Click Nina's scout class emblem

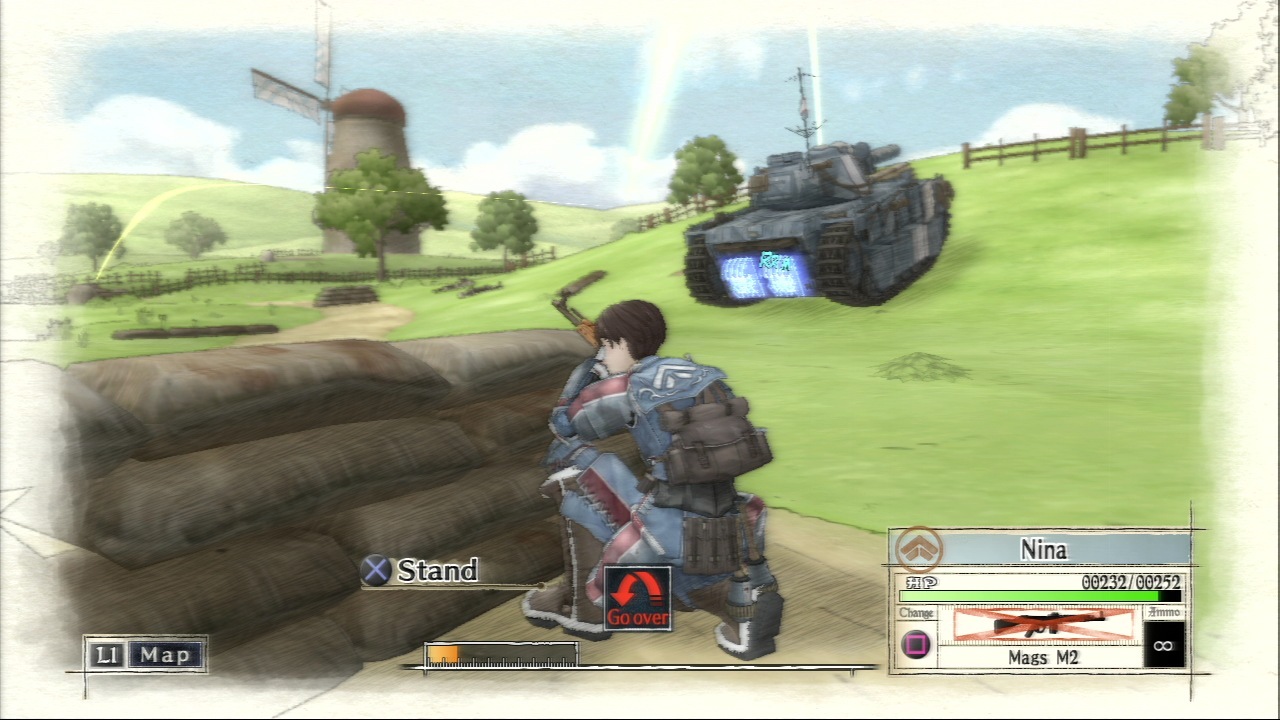tap(918, 549)
